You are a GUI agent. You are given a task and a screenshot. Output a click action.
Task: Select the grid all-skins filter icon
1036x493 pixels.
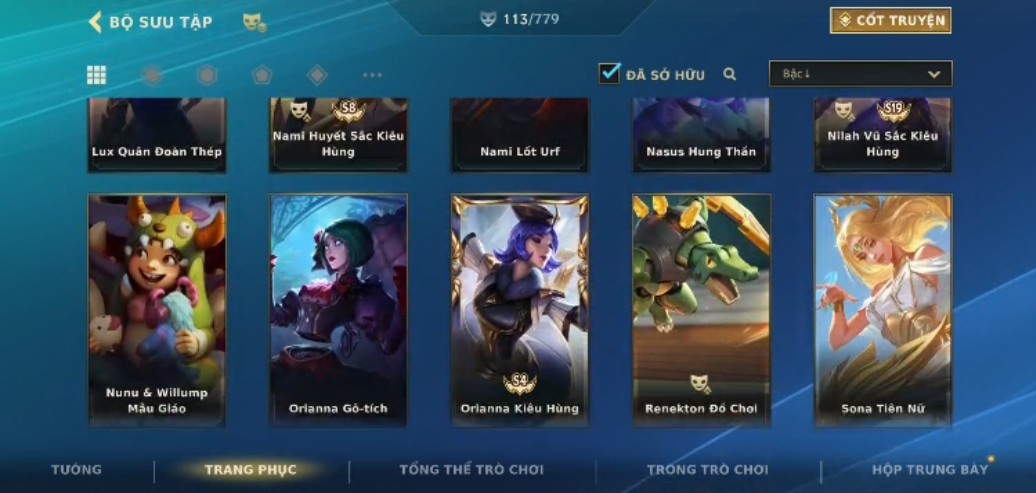[97, 75]
